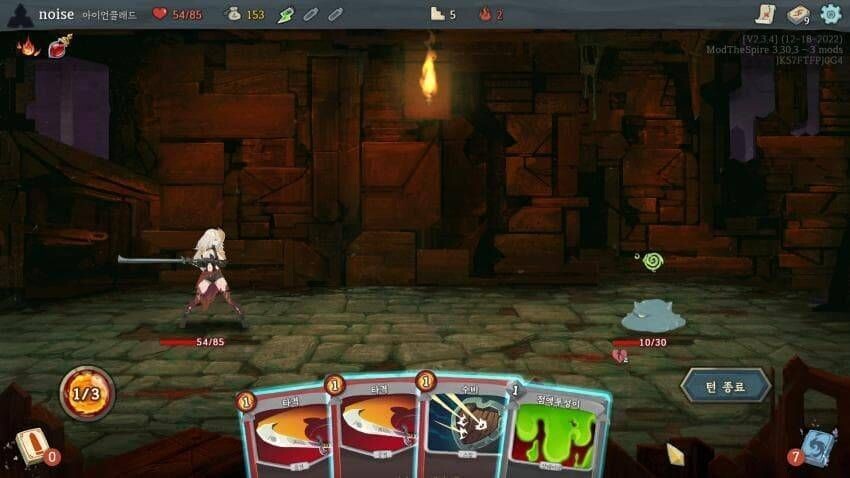Inspect the Burning Blood flame relic
This screenshot has width=850, height=478.
tap(28, 46)
